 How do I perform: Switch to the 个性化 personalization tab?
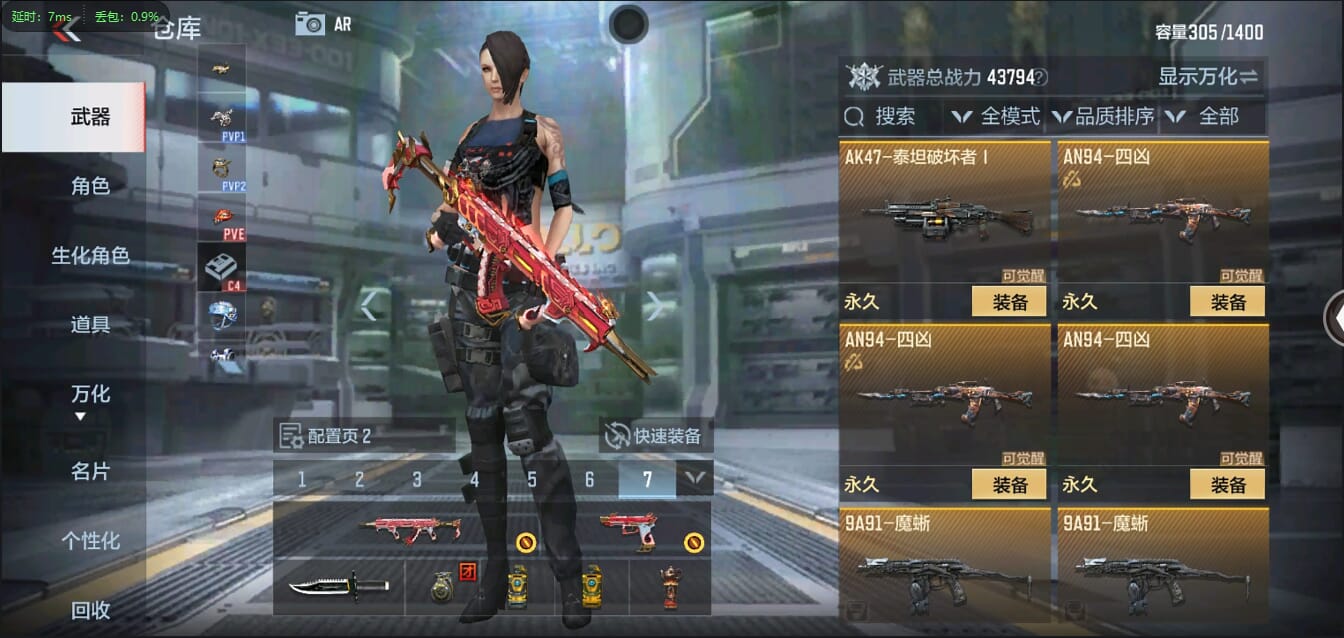click(x=90, y=541)
